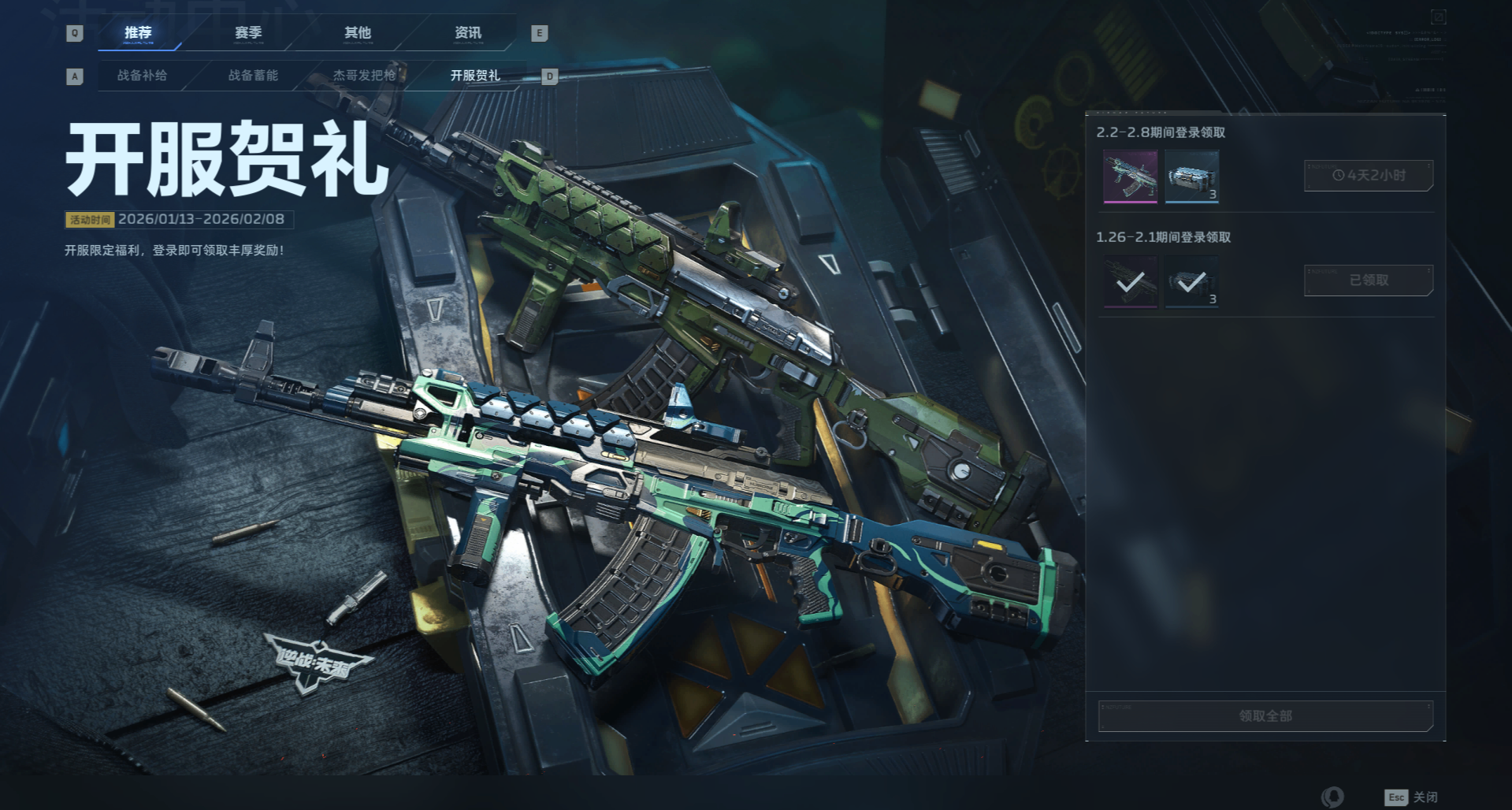Inspect the claimed 1.26-2.1 crate reward
Image resolution: width=1512 pixels, height=810 pixels.
[1191, 281]
